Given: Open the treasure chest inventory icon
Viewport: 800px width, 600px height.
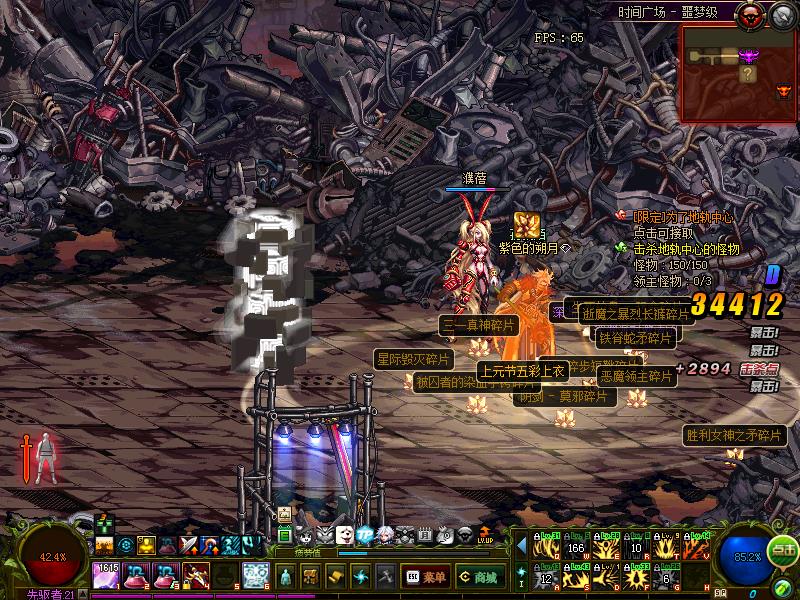Looking at the screenshot, I should click(x=311, y=577).
